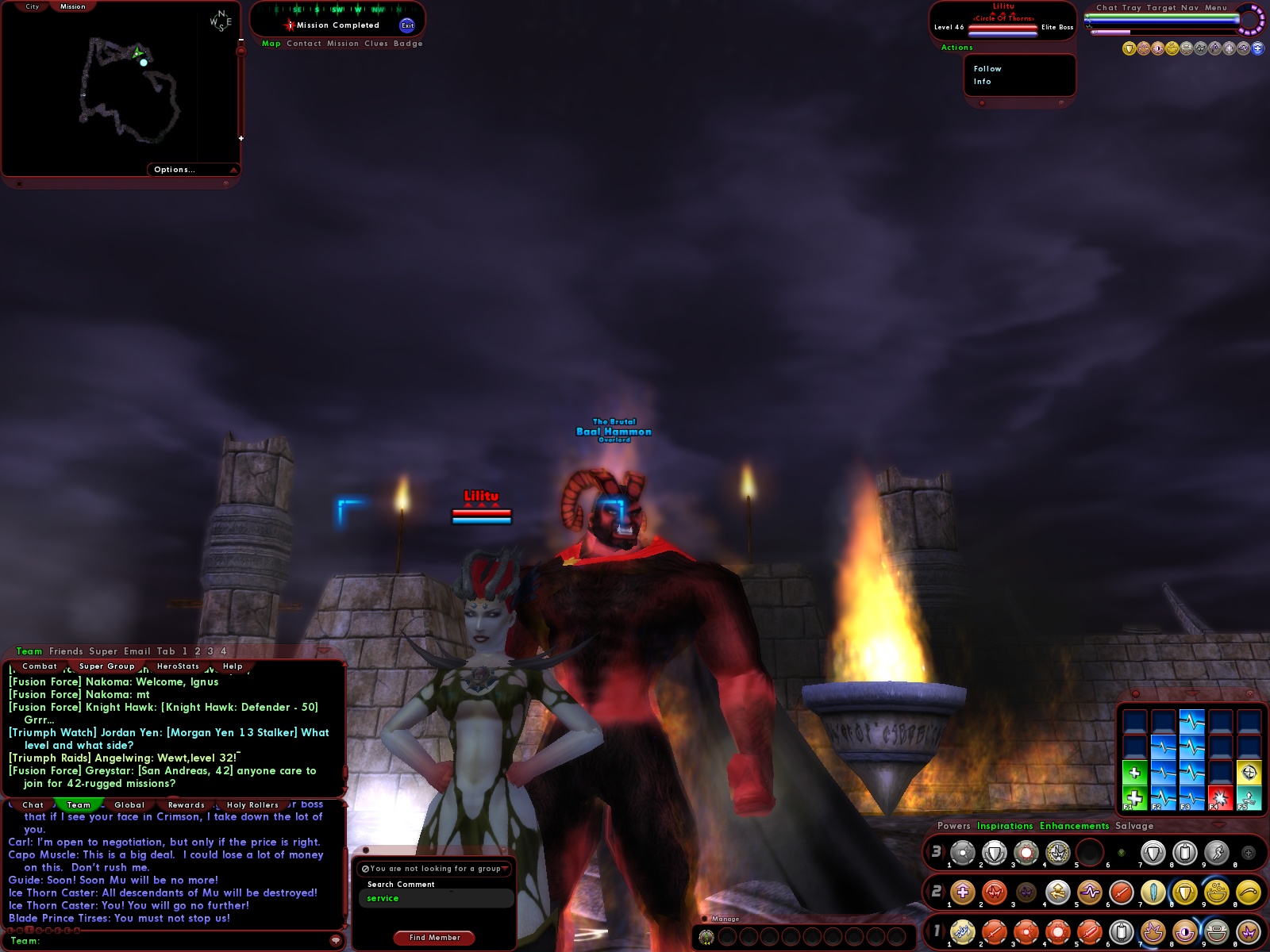Click the gold shield buff icon below the health bar
This screenshot has height=952, width=1270.
[x=1128, y=47]
